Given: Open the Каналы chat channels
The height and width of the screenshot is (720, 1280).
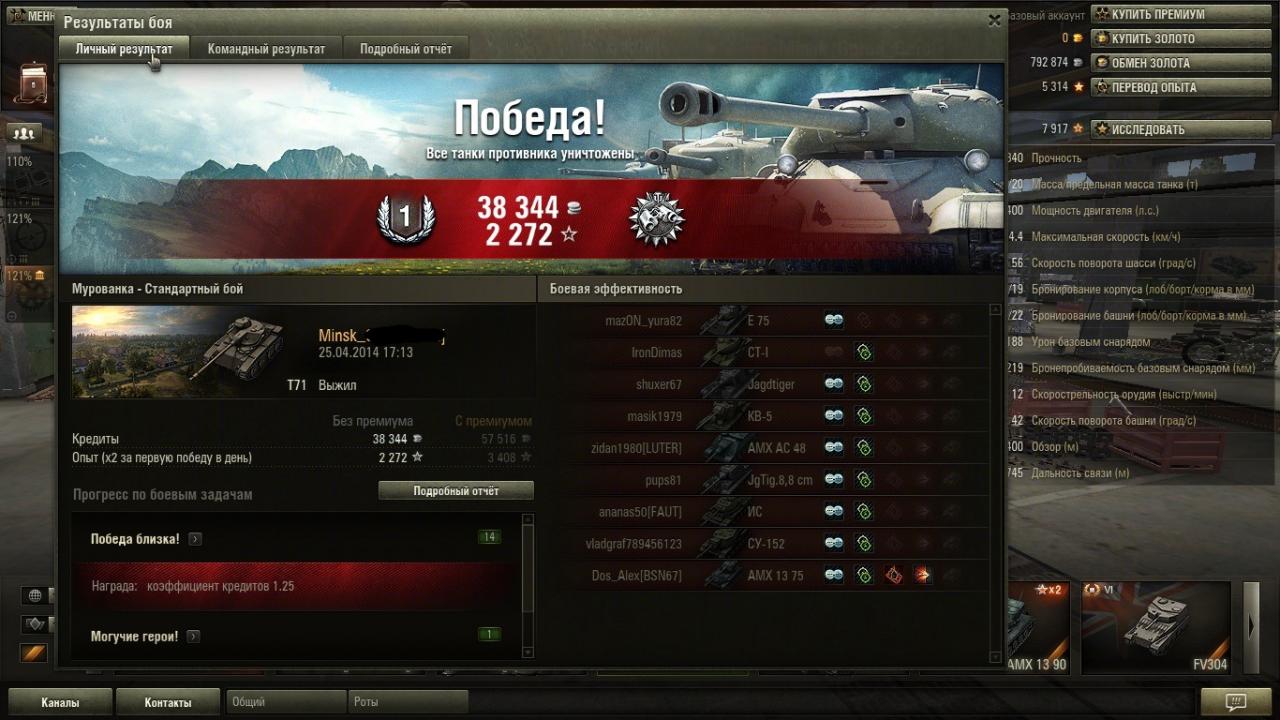Looking at the screenshot, I should 60,702.
